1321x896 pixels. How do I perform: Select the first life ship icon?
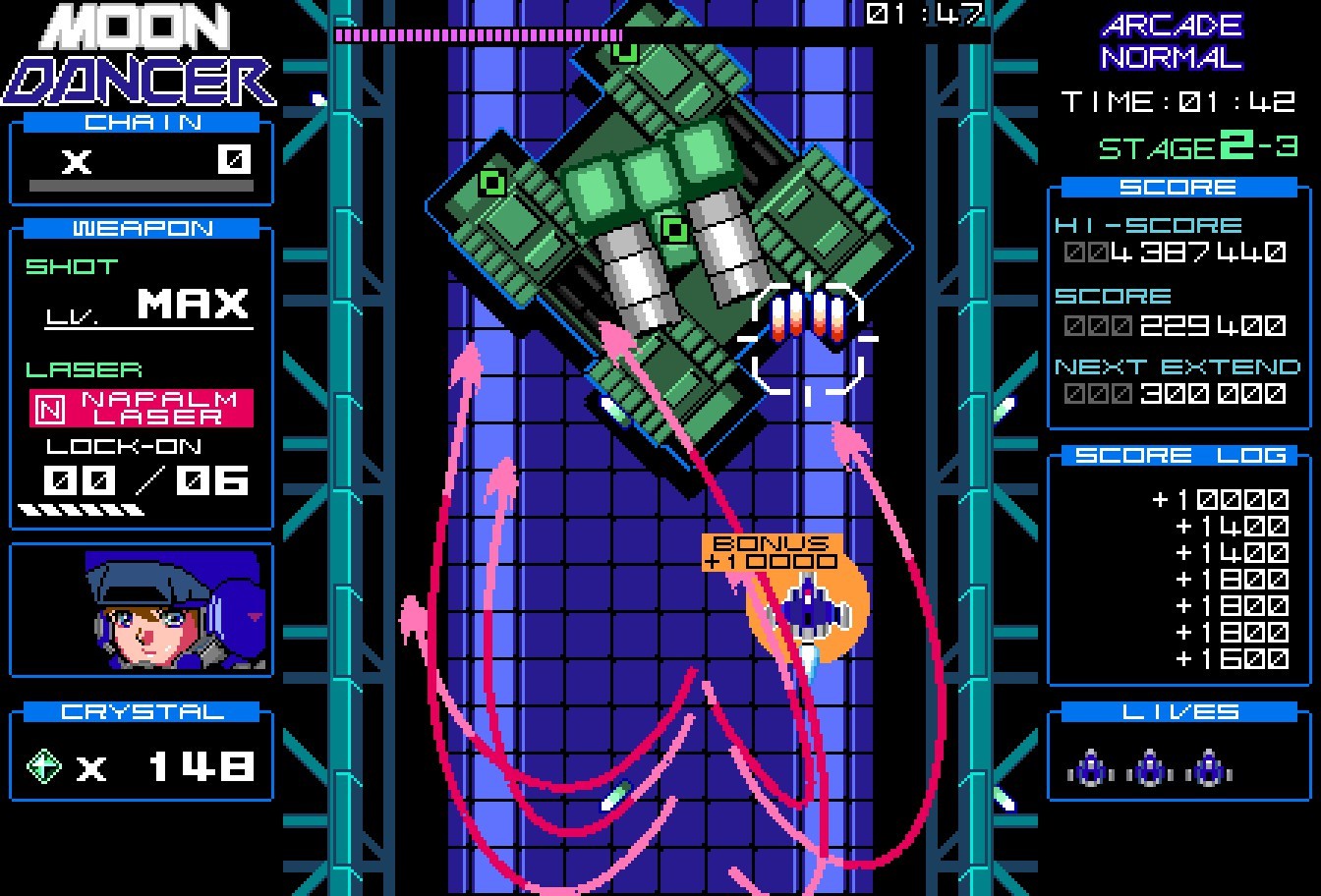tap(1090, 769)
